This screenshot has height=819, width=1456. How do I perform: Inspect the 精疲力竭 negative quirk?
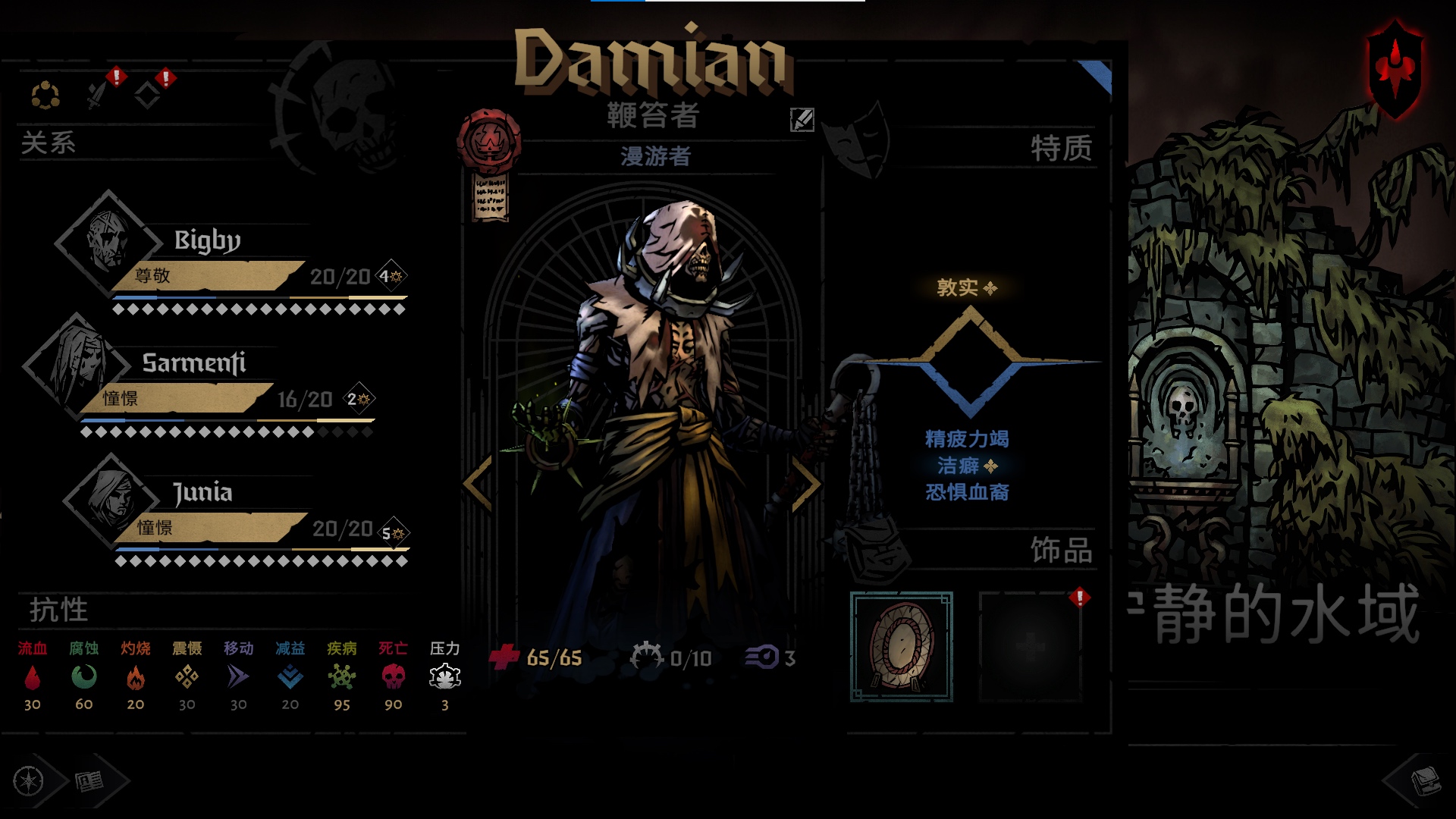pyautogui.click(x=966, y=438)
